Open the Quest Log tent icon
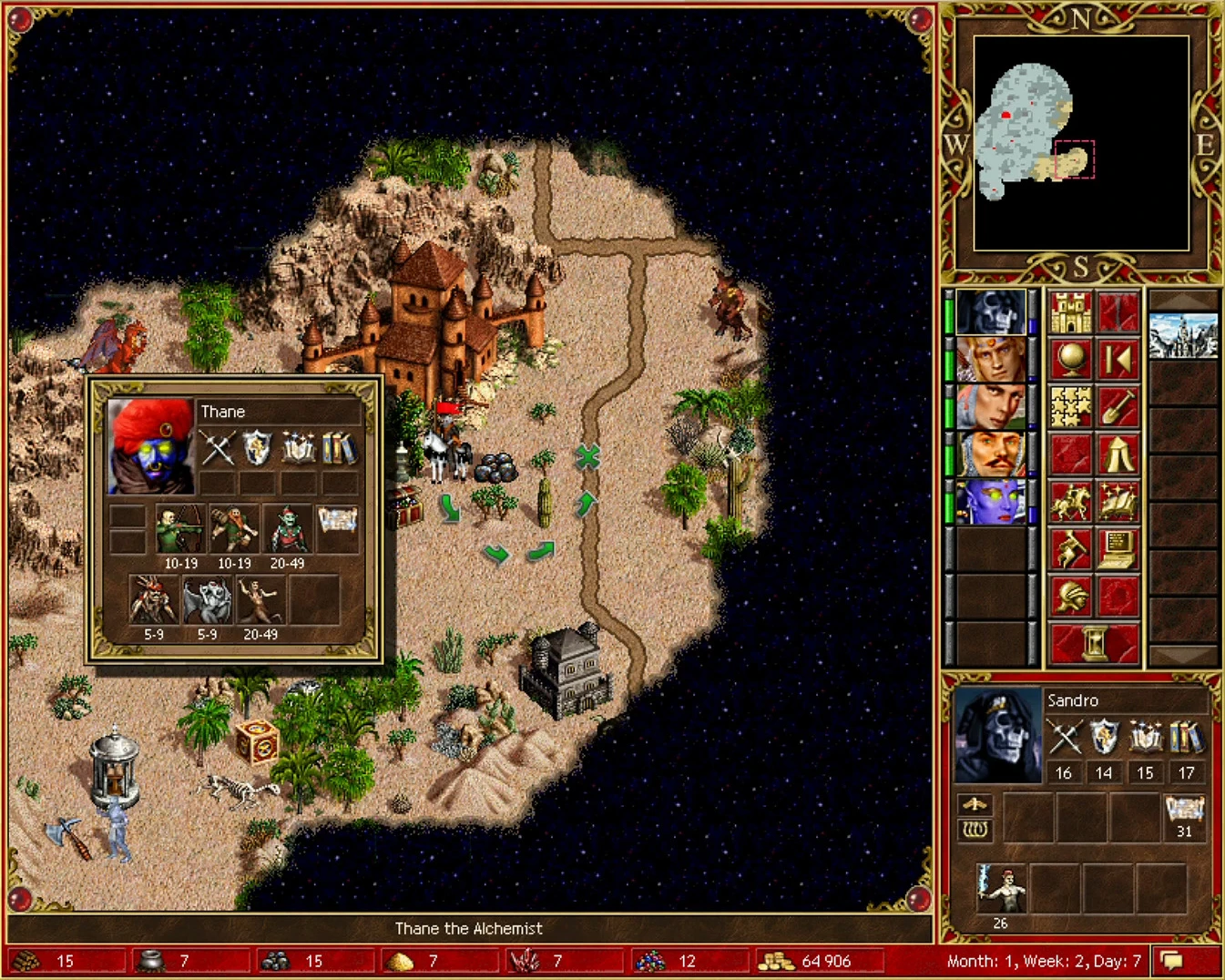 (1118, 454)
